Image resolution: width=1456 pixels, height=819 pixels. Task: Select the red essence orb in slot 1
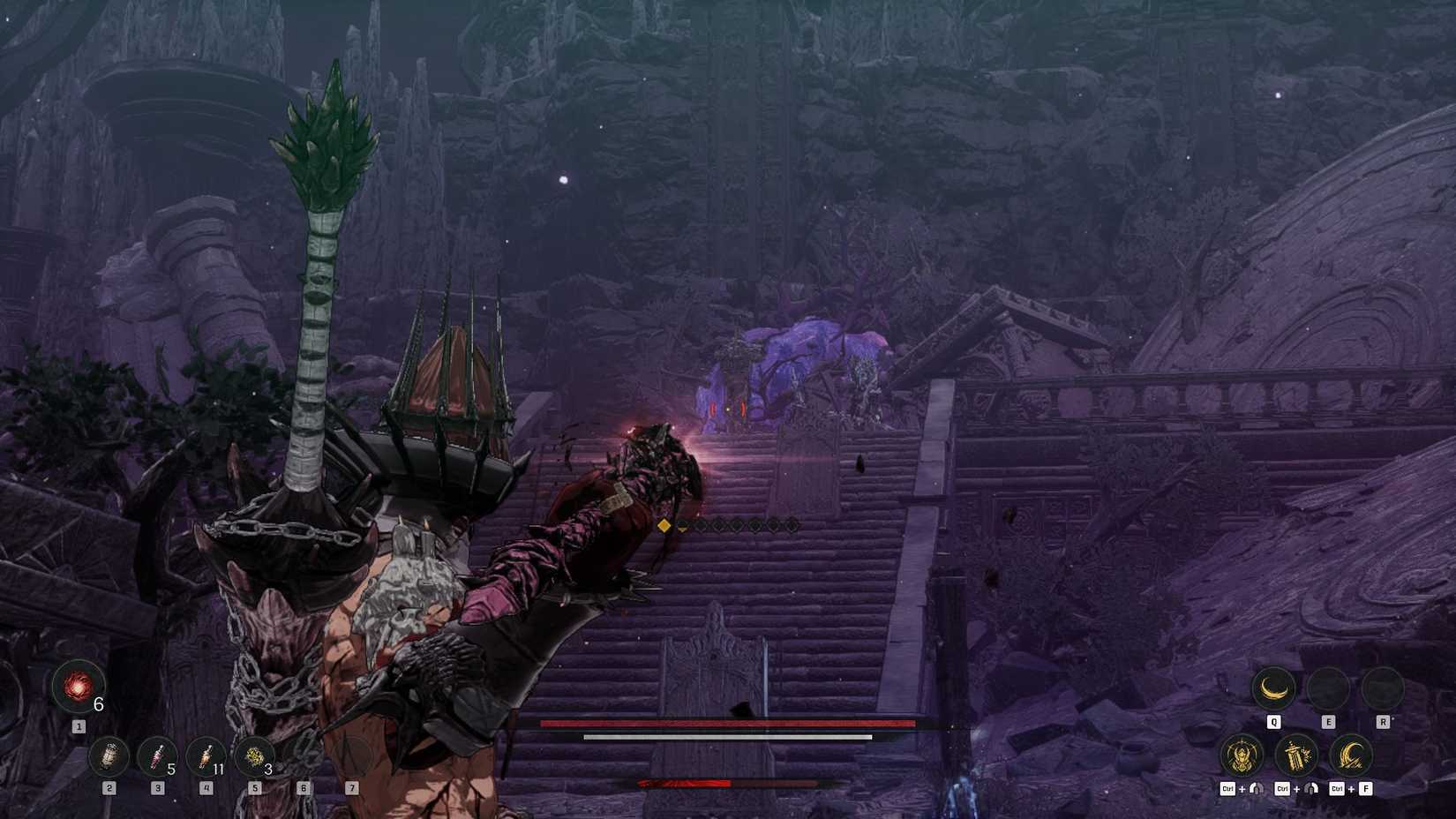pos(77,688)
